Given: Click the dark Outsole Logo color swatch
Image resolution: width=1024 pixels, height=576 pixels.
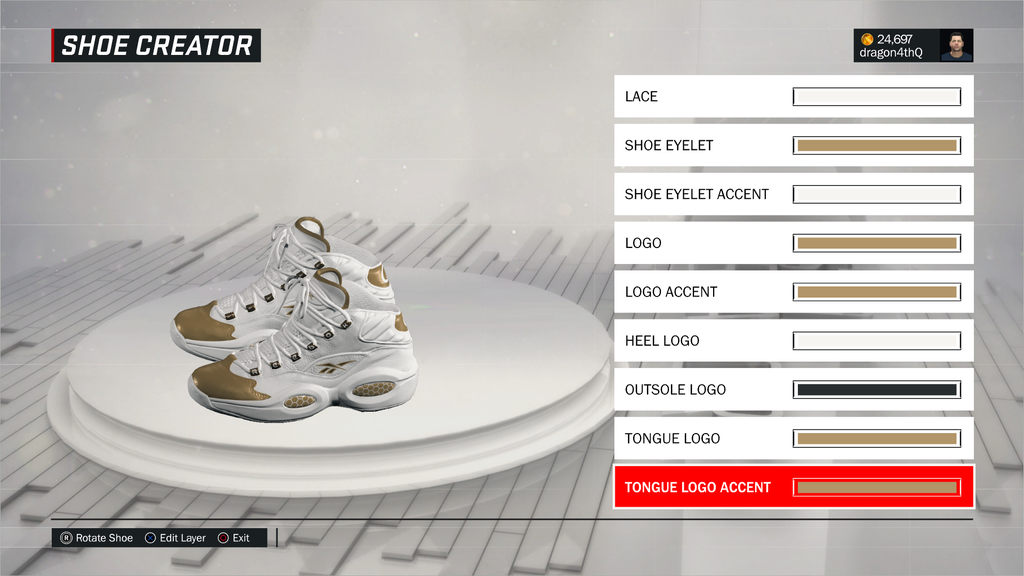Looking at the screenshot, I should click(x=876, y=390).
